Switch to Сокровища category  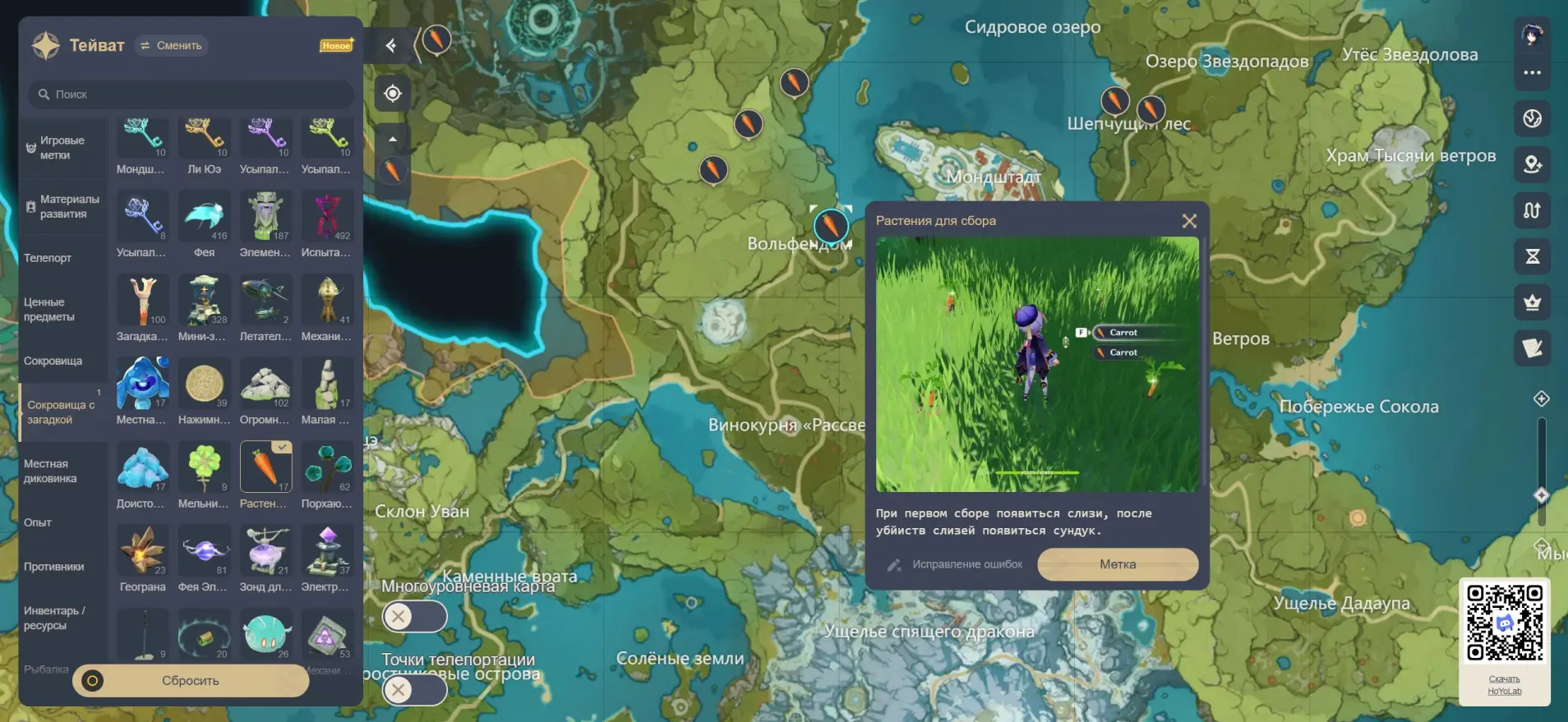[53, 361]
